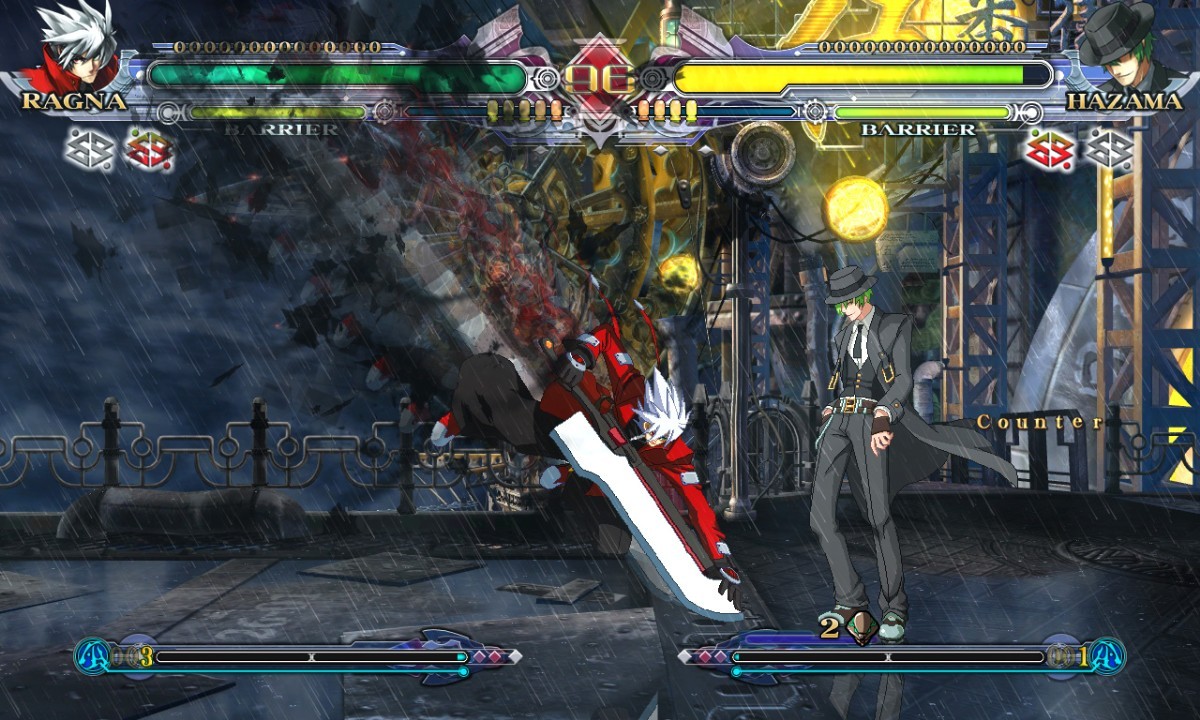Click Ragna's blue heat gauge emblem

click(x=93, y=657)
